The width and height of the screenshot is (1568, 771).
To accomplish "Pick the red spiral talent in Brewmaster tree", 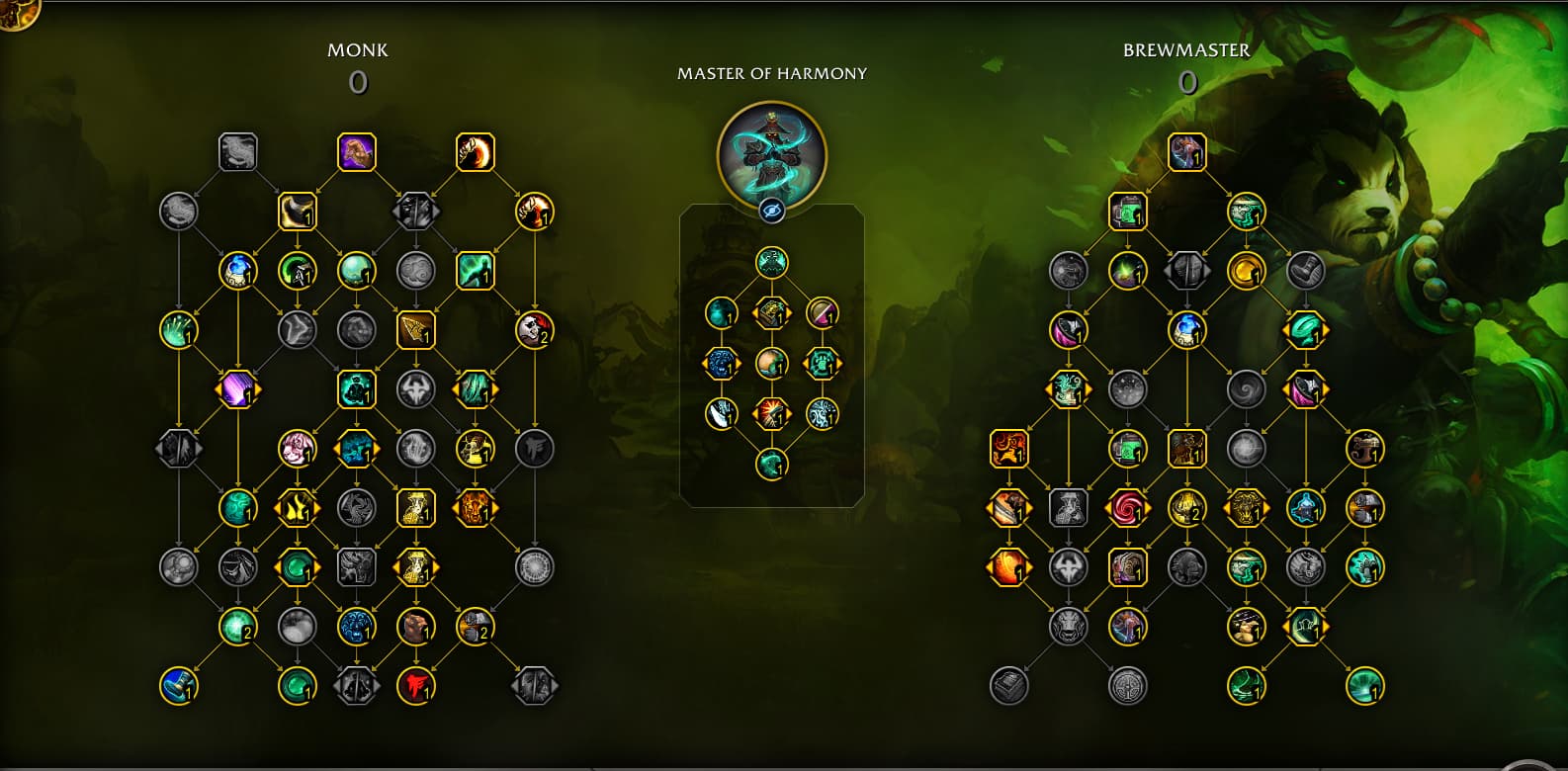I will (x=1127, y=508).
